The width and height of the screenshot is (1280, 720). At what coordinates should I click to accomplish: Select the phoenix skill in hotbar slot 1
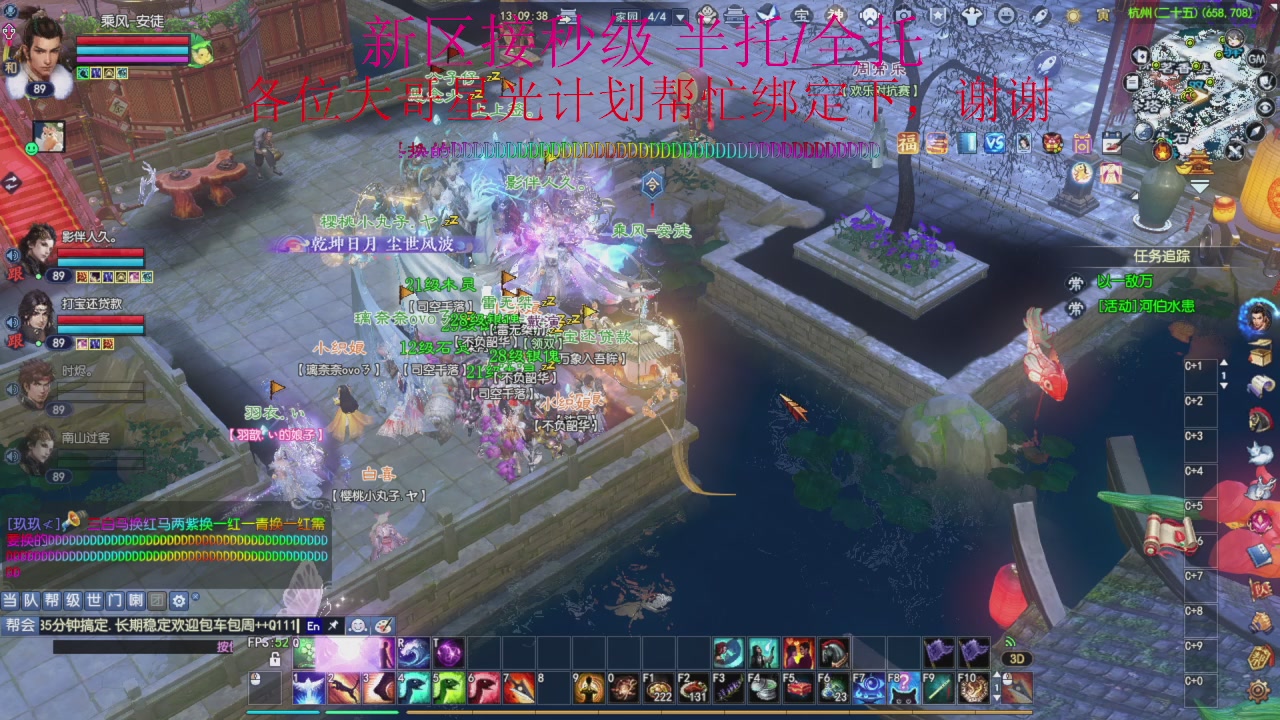click(x=309, y=687)
